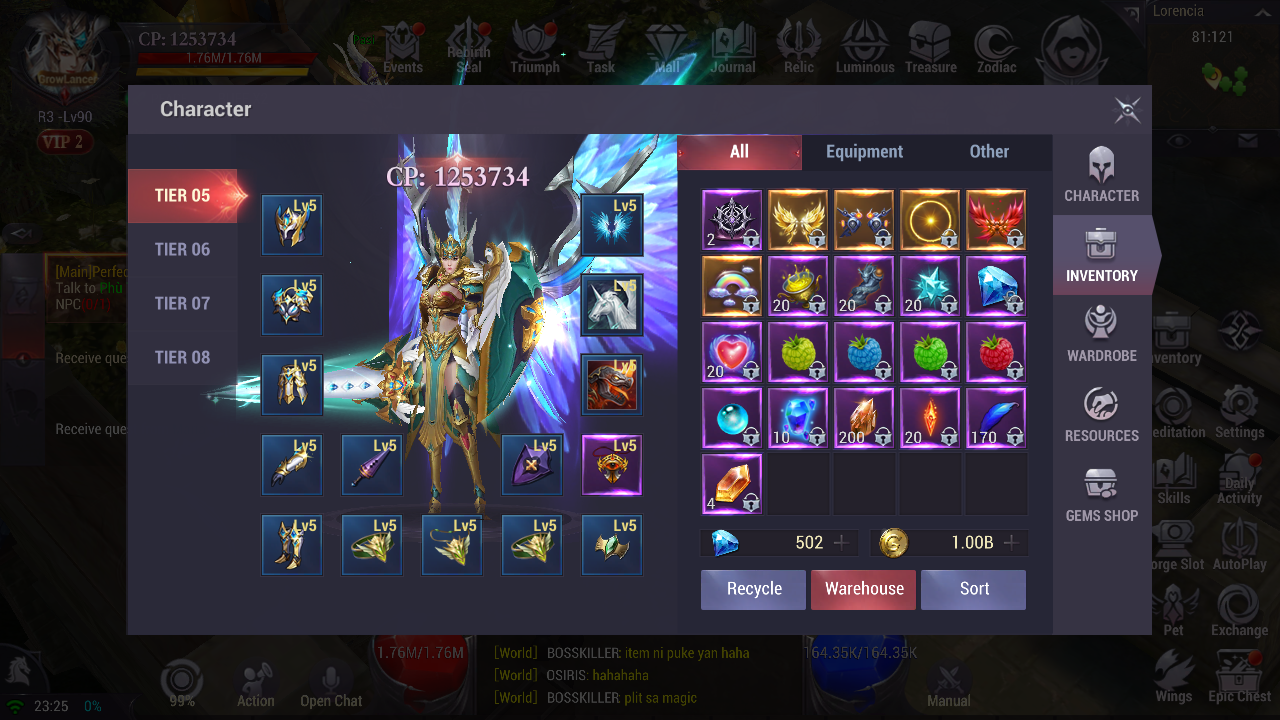Click the Warehouse button
This screenshot has width=1280, height=720.
point(863,589)
